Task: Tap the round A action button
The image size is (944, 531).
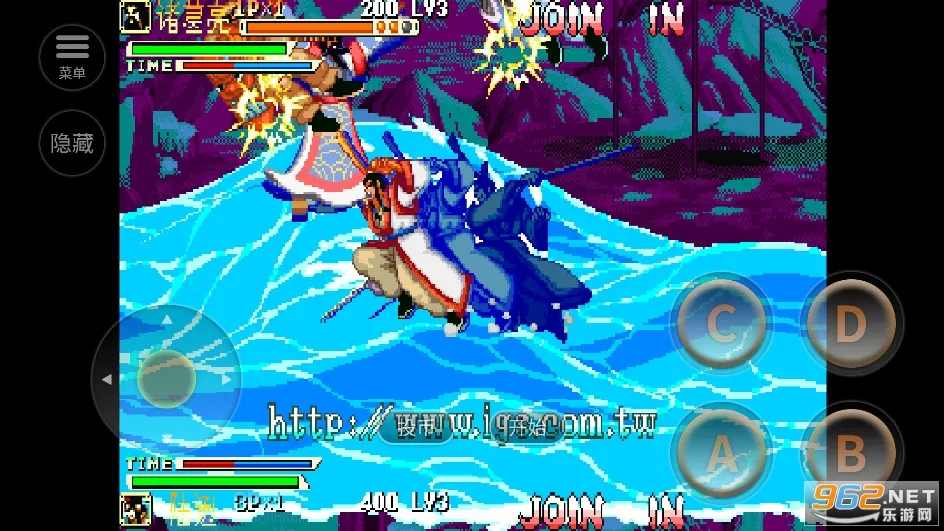Action: [x=721, y=454]
